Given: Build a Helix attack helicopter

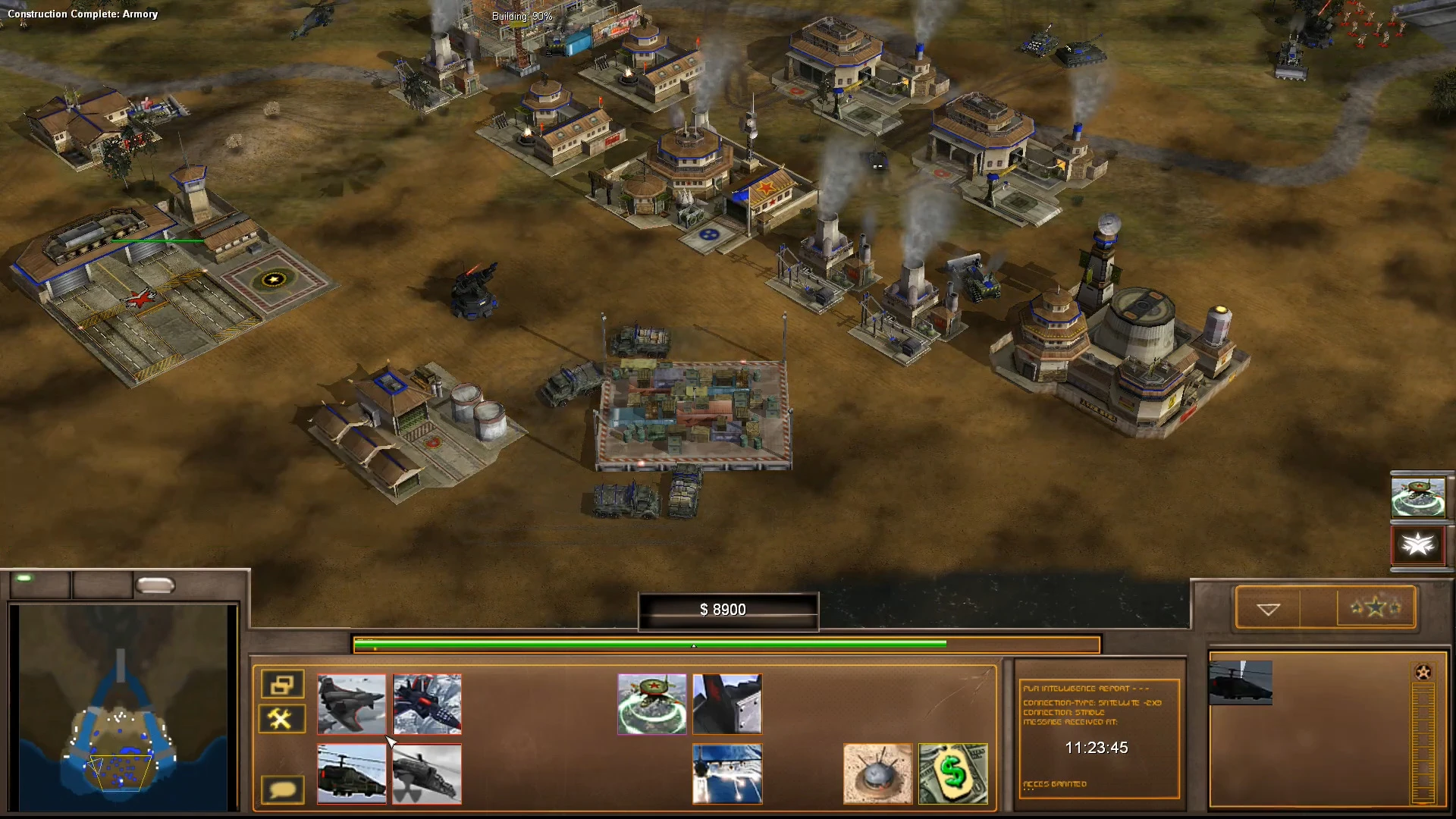Looking at the screenshot, I should click(352, 774).
